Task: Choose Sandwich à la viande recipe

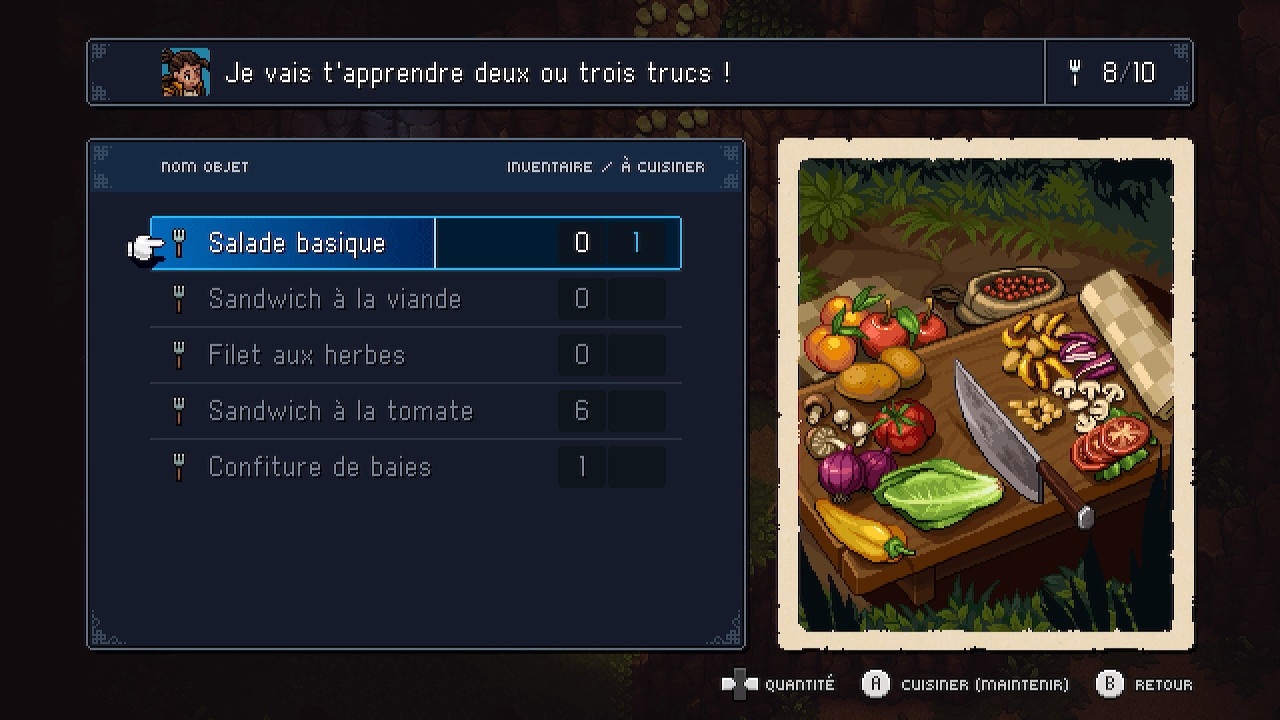Action: [334, 299]
